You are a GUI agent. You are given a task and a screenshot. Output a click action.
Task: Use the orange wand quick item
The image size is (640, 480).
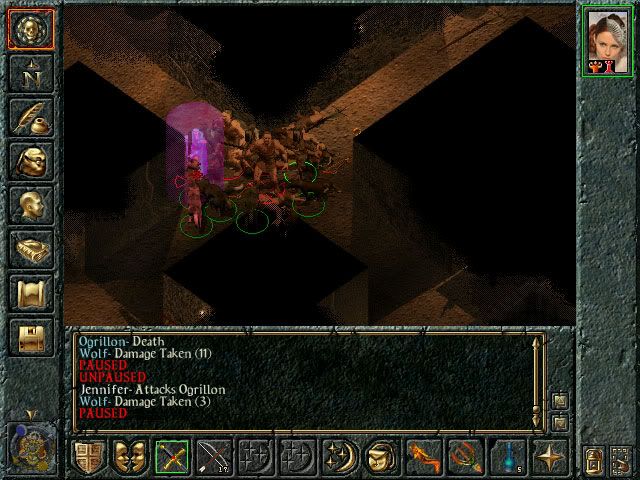(424, 458)
